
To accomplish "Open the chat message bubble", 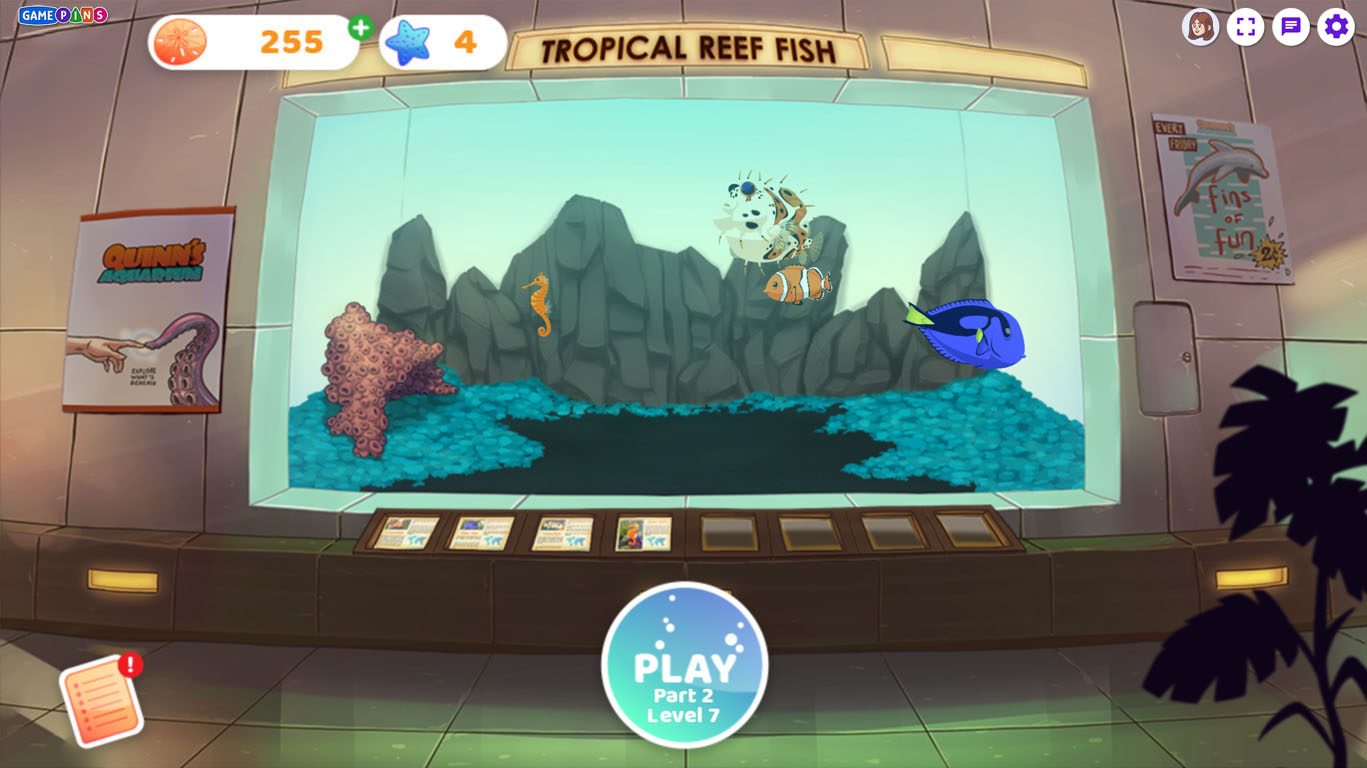I will tap(1291, 27).
